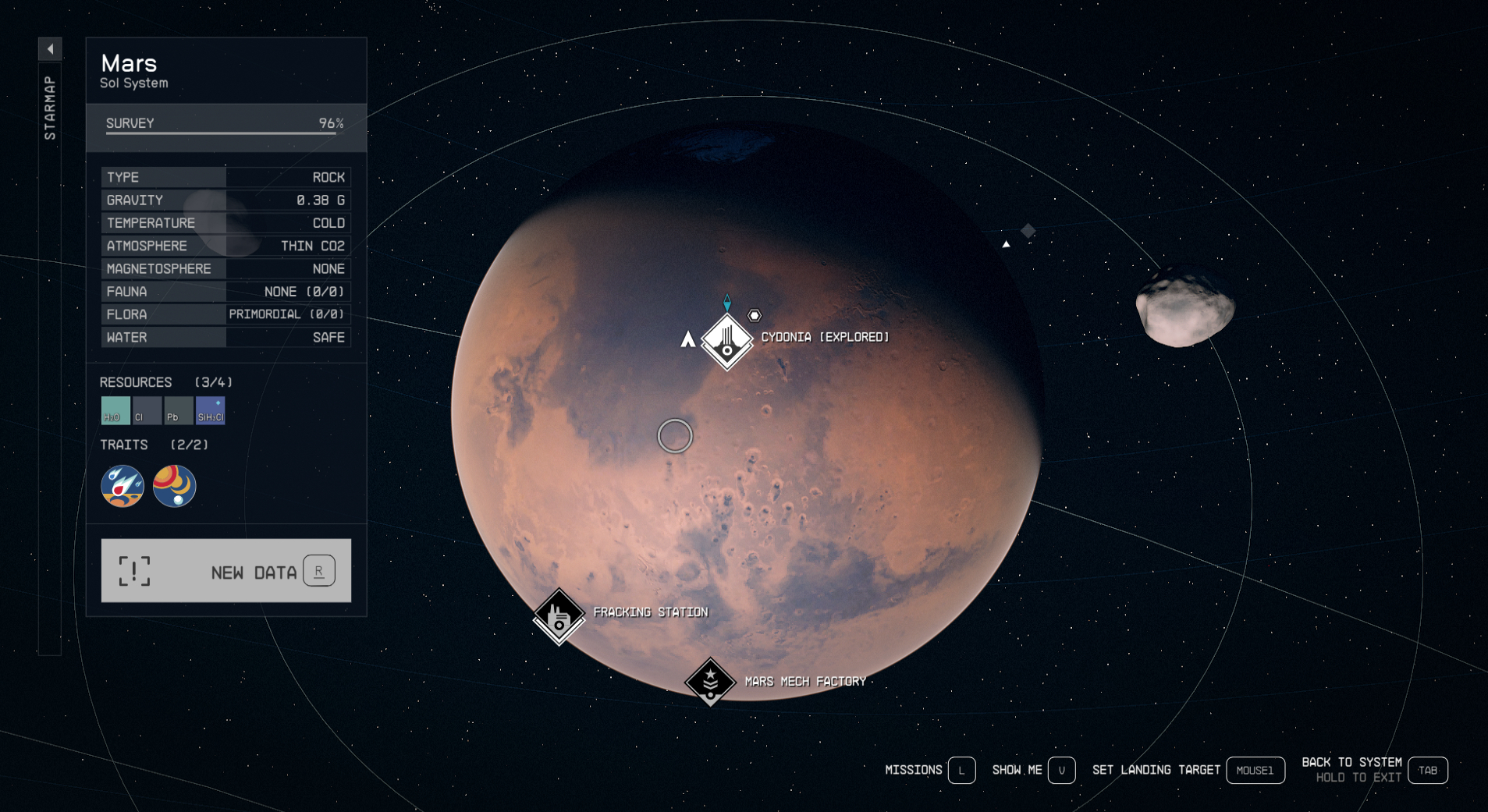Toggle the hexagonal outpost marker beside Cydonia
1488x812 pixels.
point(753,314)
